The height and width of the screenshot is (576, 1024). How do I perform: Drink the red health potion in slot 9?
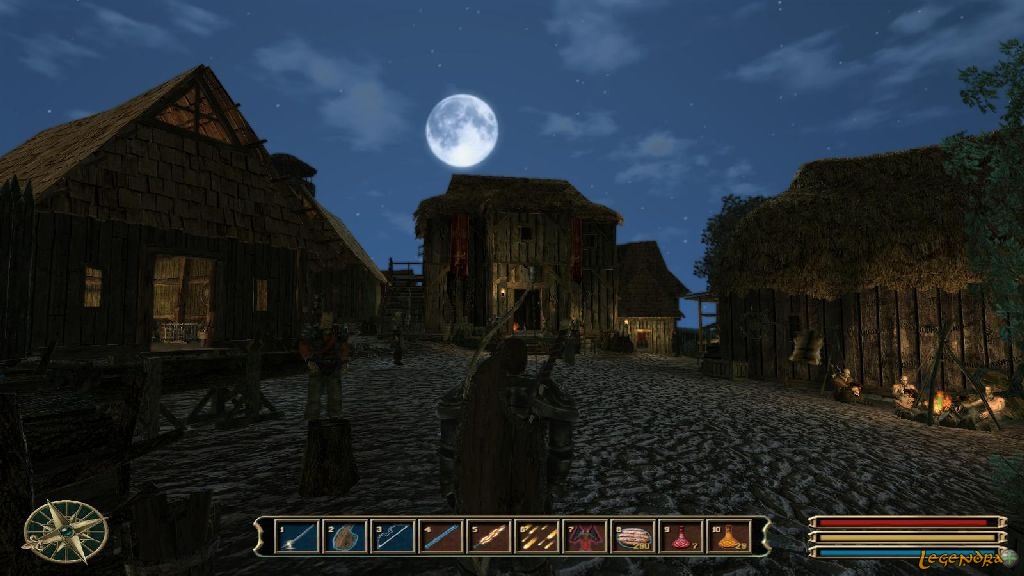(681, 537)
